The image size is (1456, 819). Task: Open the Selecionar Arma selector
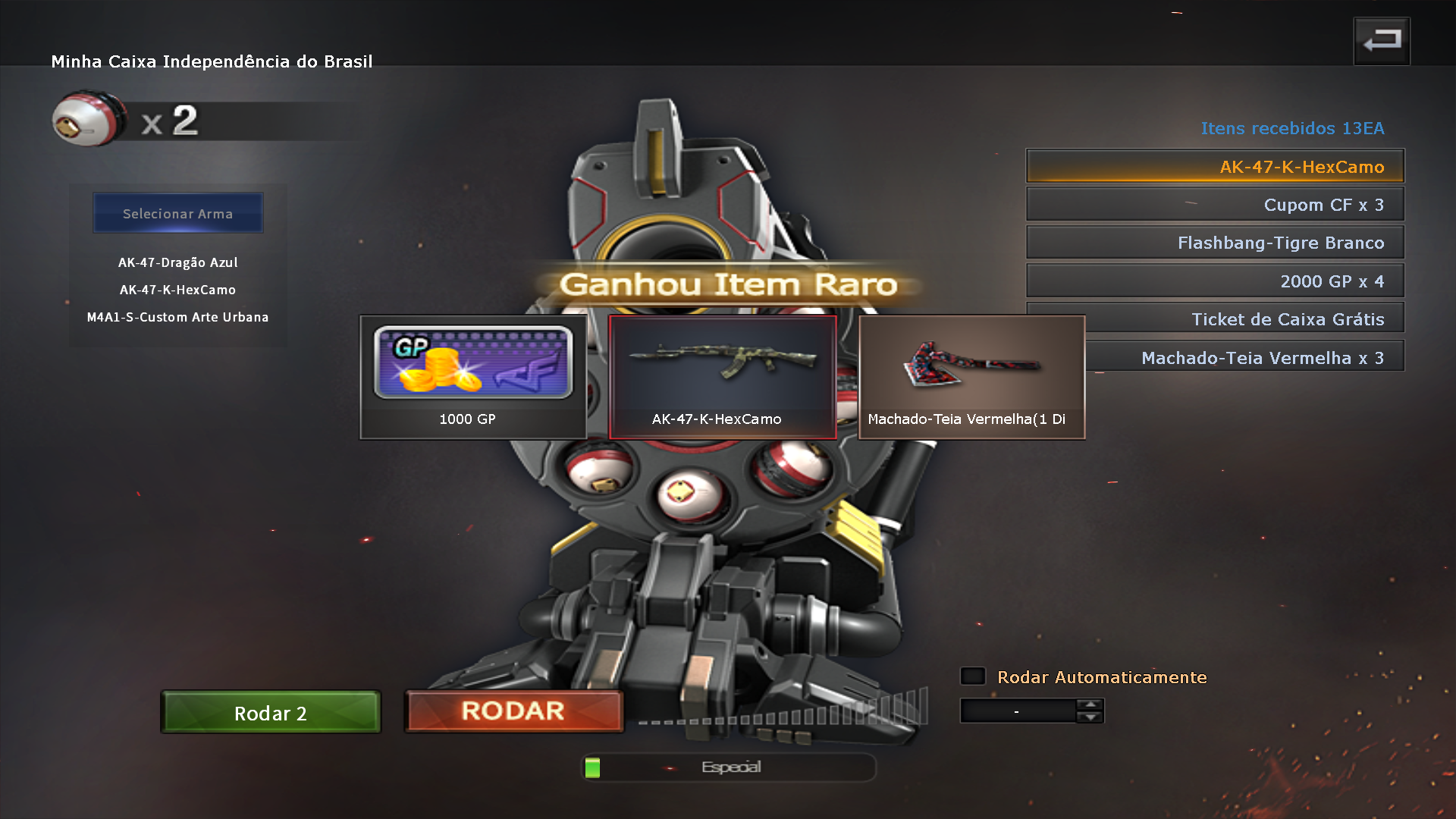click(178, 213)
